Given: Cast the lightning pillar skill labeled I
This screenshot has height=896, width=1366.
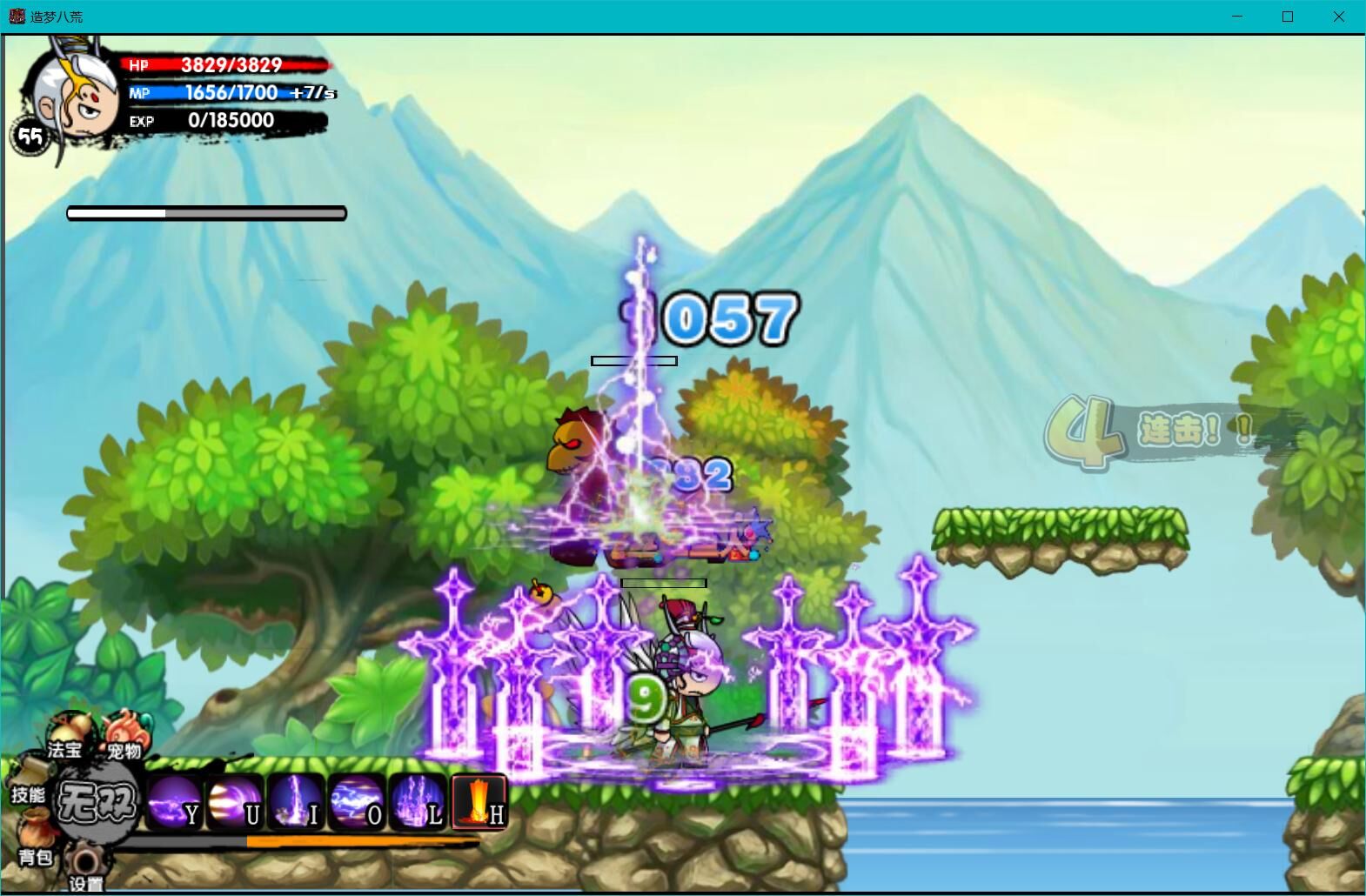Looking at the screenshot, I should pyautogui.click(x=296, y=802).
